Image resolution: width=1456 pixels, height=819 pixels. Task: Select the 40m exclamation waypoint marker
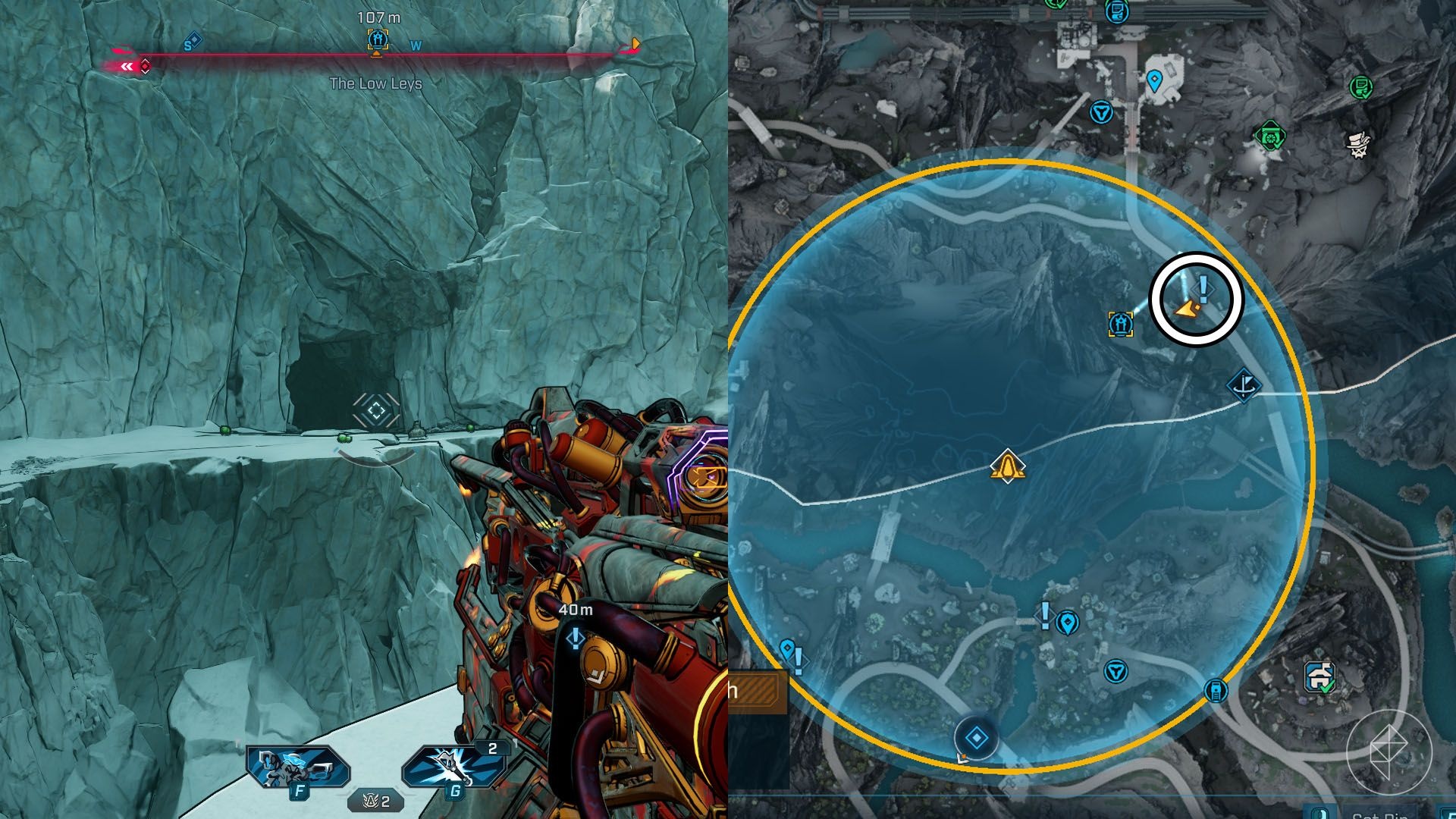576,639
